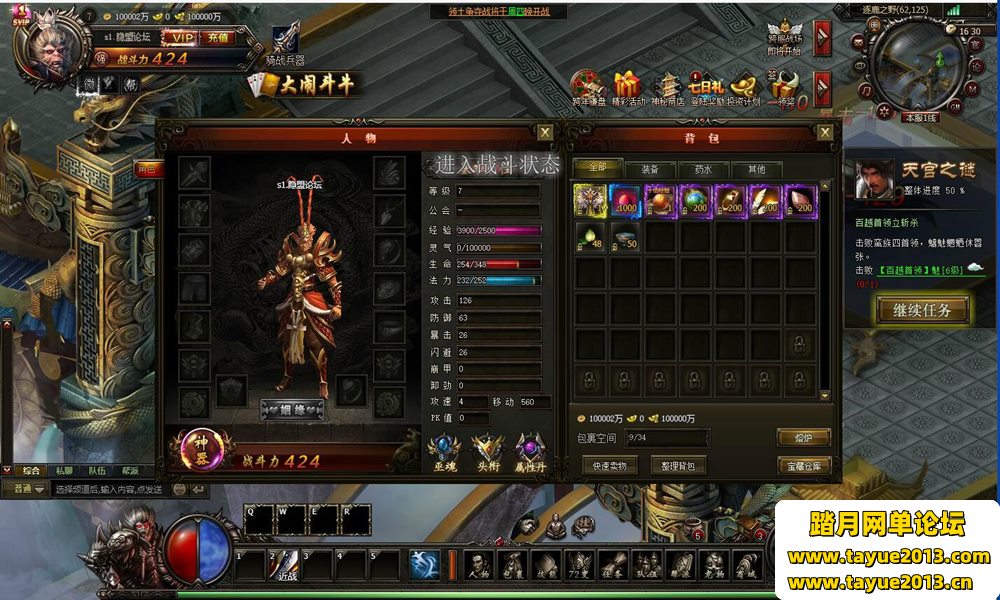Close the character (人物) panel

(545, 133)
